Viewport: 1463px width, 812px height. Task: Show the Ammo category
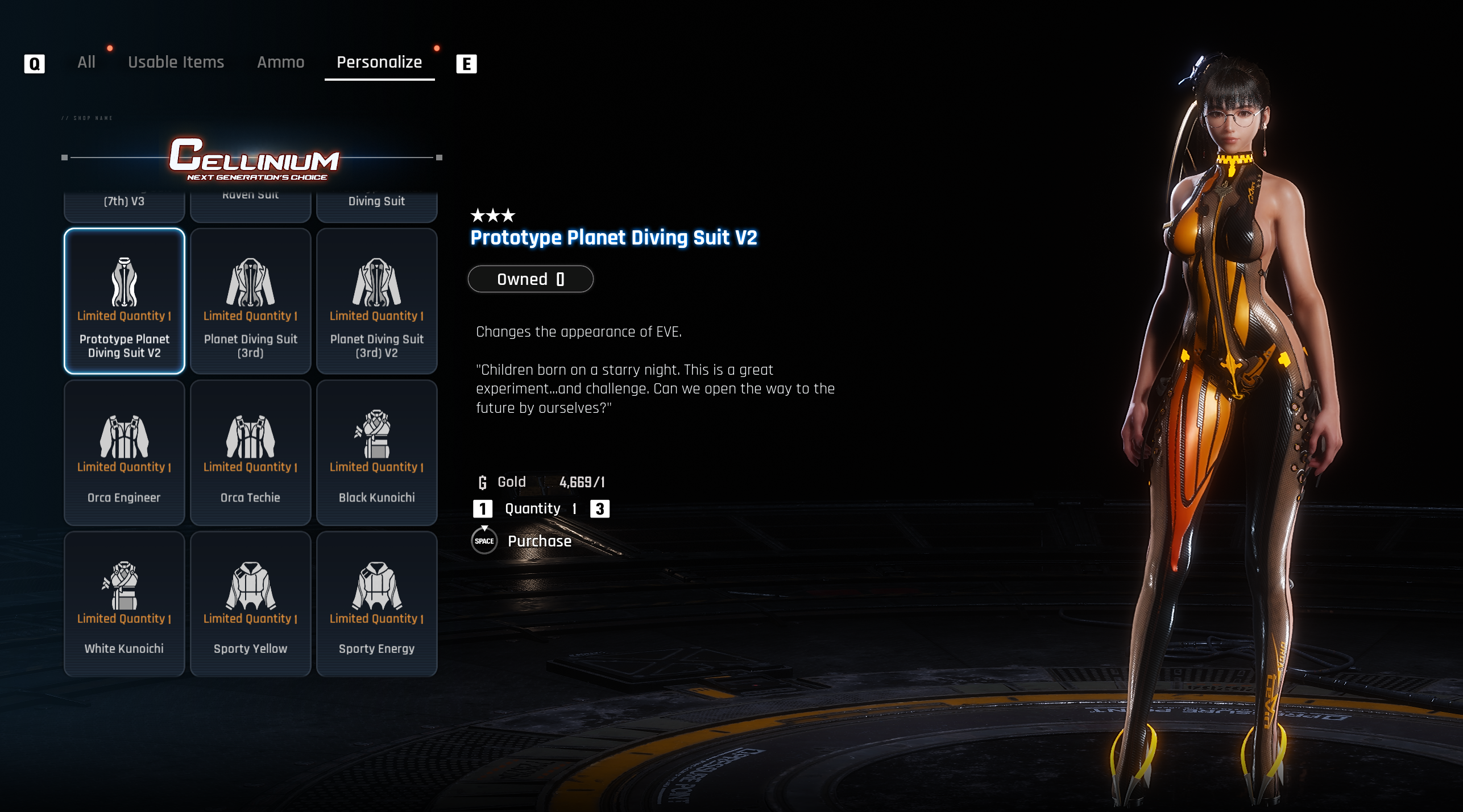(x=280, y=62)
